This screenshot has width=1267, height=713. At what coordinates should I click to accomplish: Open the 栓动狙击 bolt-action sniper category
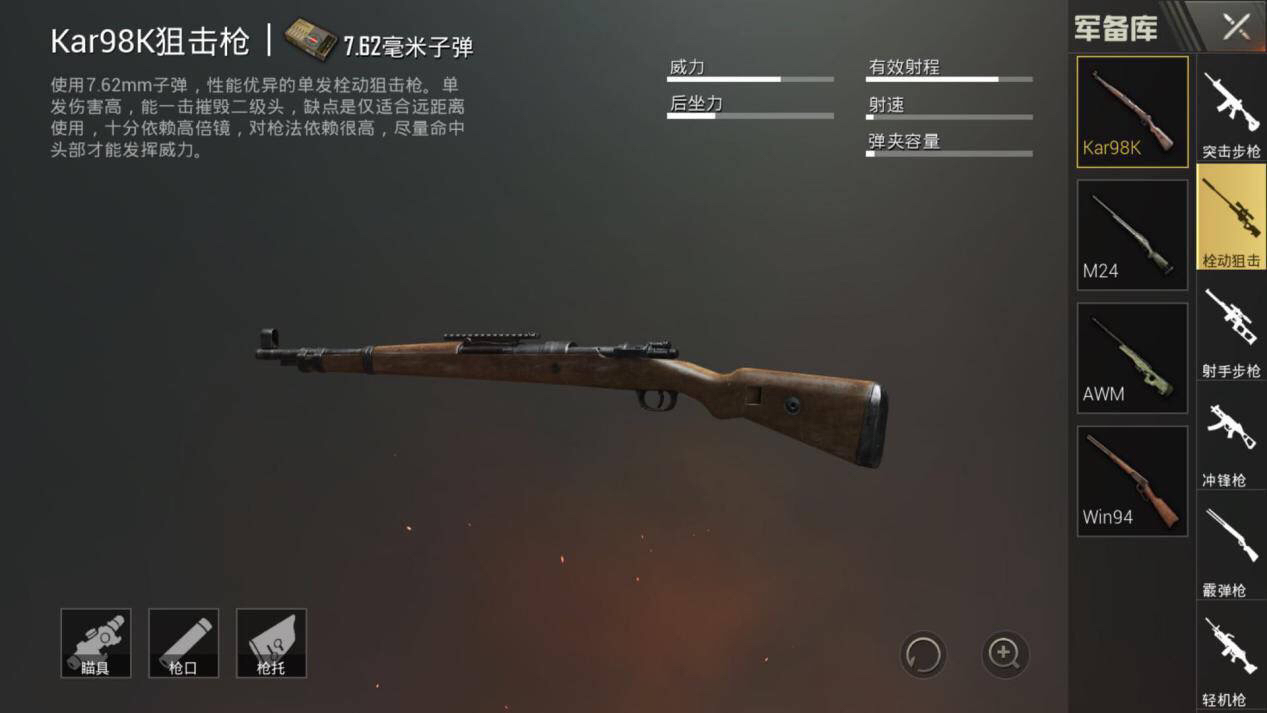pos(1231,219)
